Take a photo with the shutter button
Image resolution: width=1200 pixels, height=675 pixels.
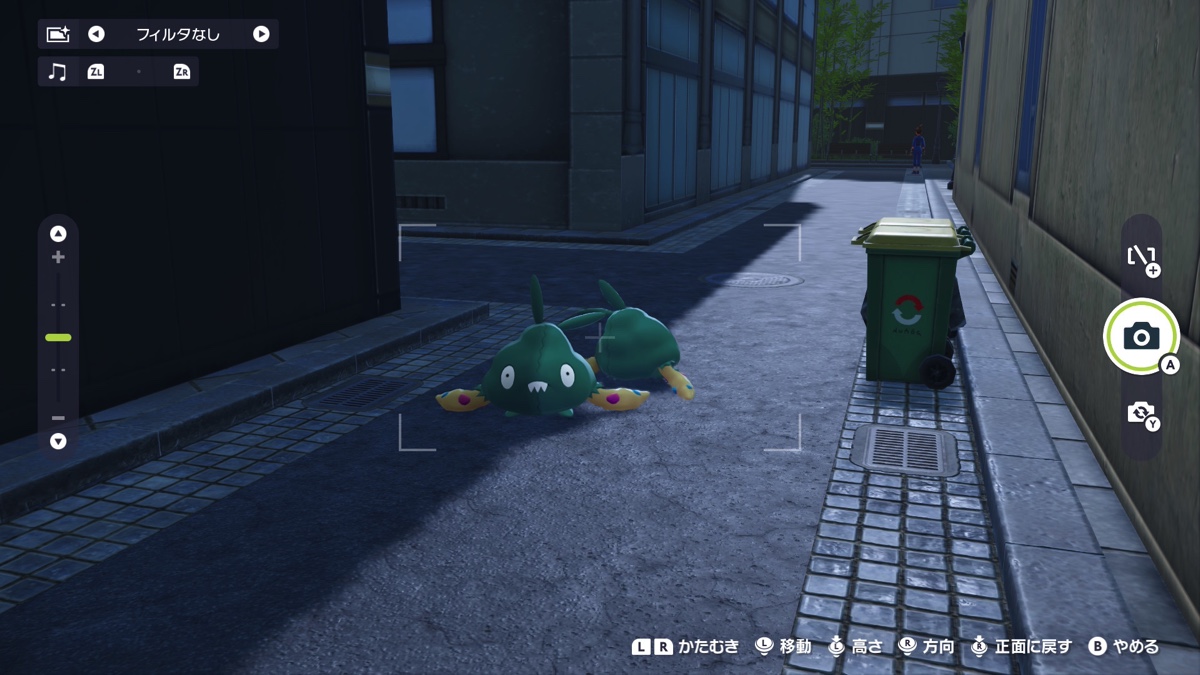coord(1141,336)
